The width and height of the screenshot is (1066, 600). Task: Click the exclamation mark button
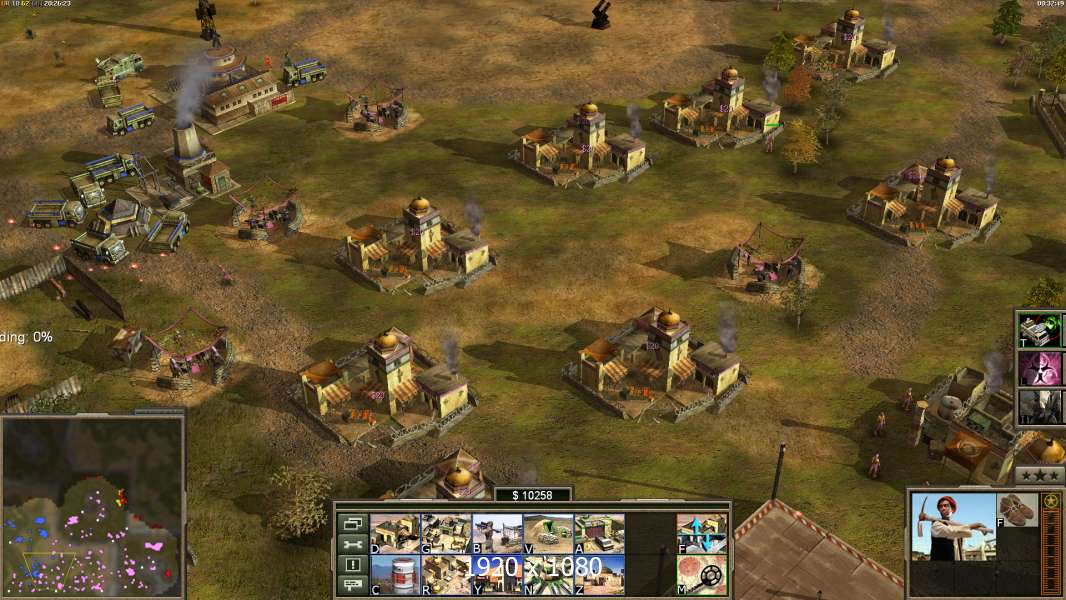click(352, 565)
